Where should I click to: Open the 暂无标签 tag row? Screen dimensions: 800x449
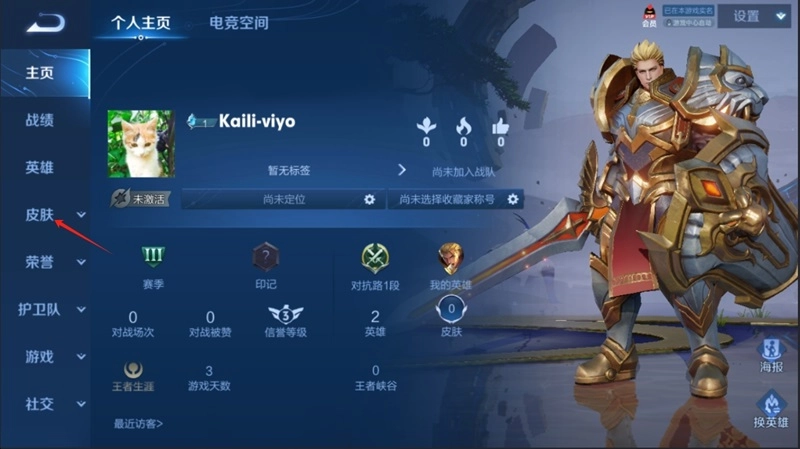click(x=290, y=170)
